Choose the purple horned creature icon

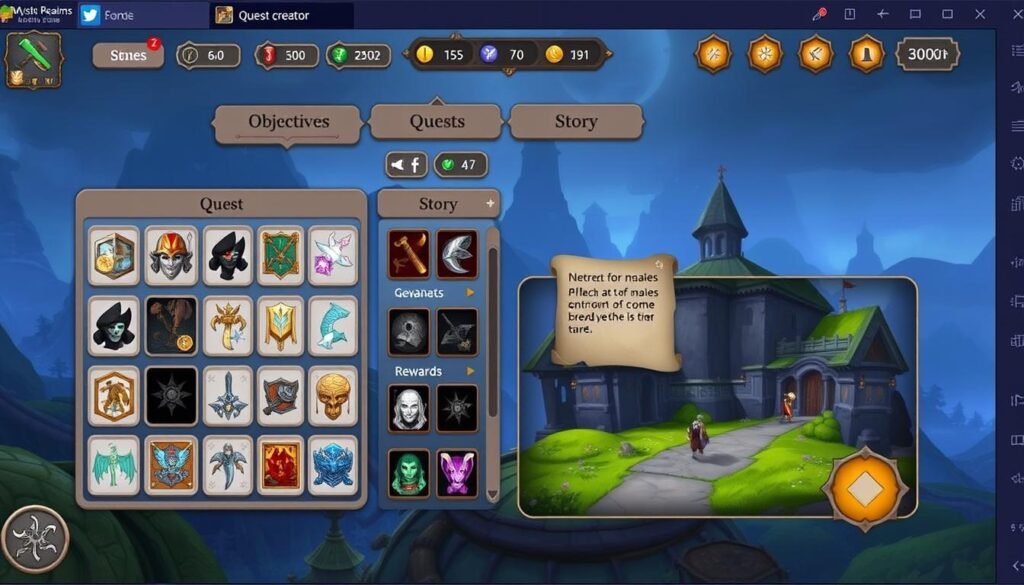click(457, 473)
